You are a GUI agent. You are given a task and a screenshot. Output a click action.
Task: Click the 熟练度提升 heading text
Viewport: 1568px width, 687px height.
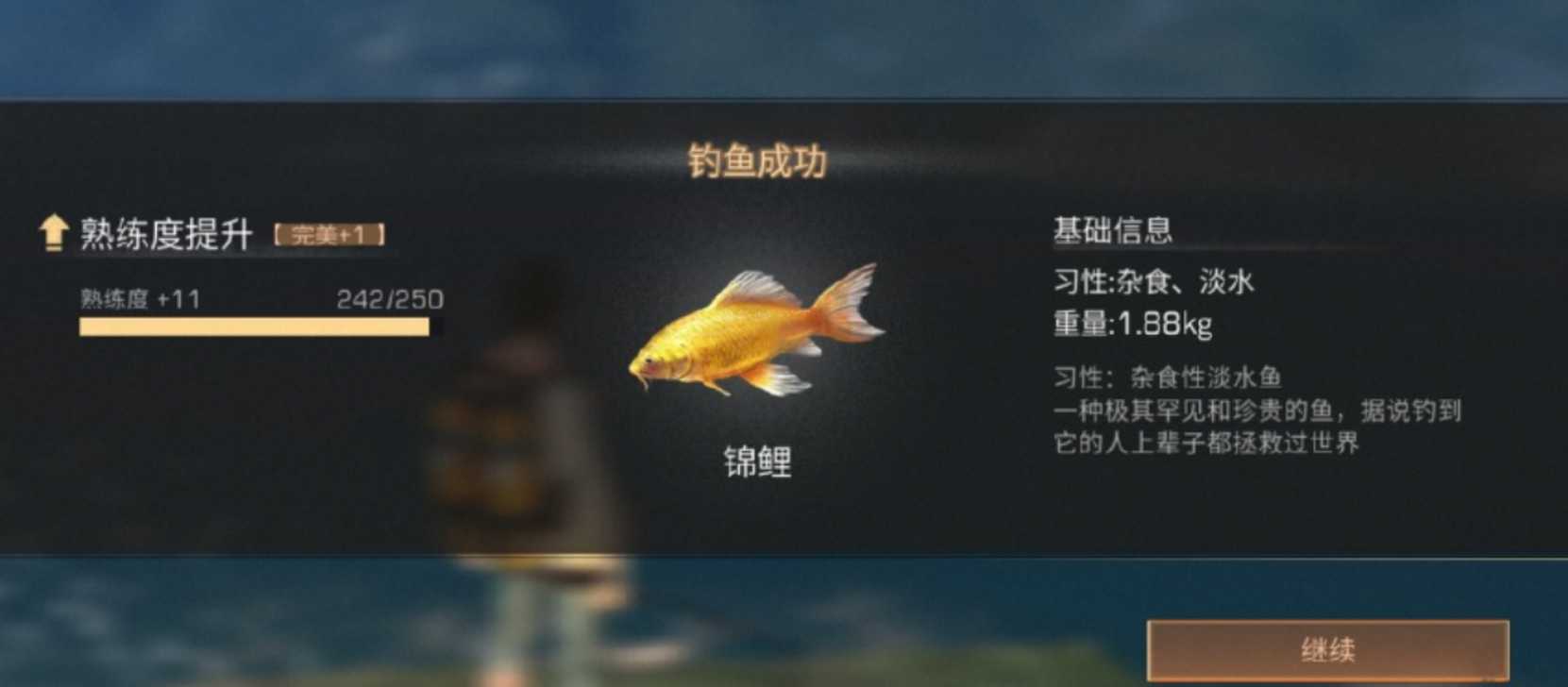tap(165, 233)
